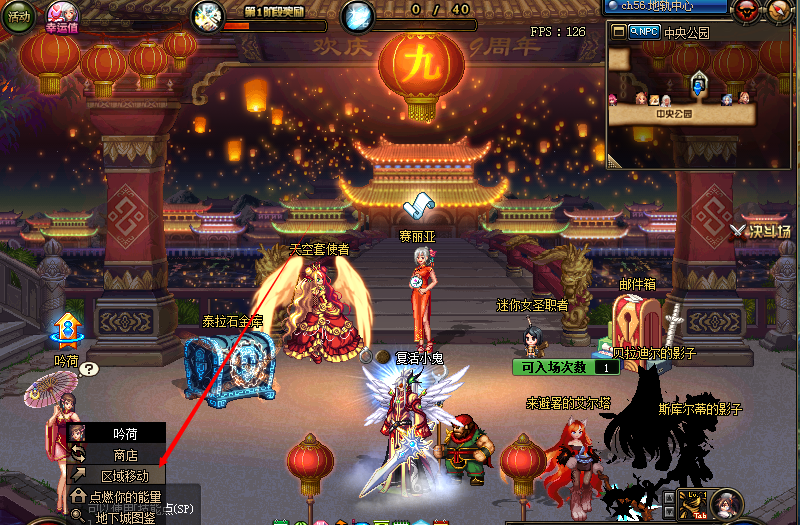Open the NPC search button on minimap
This screenshot has height=525, width=800.
click(645, 32)
